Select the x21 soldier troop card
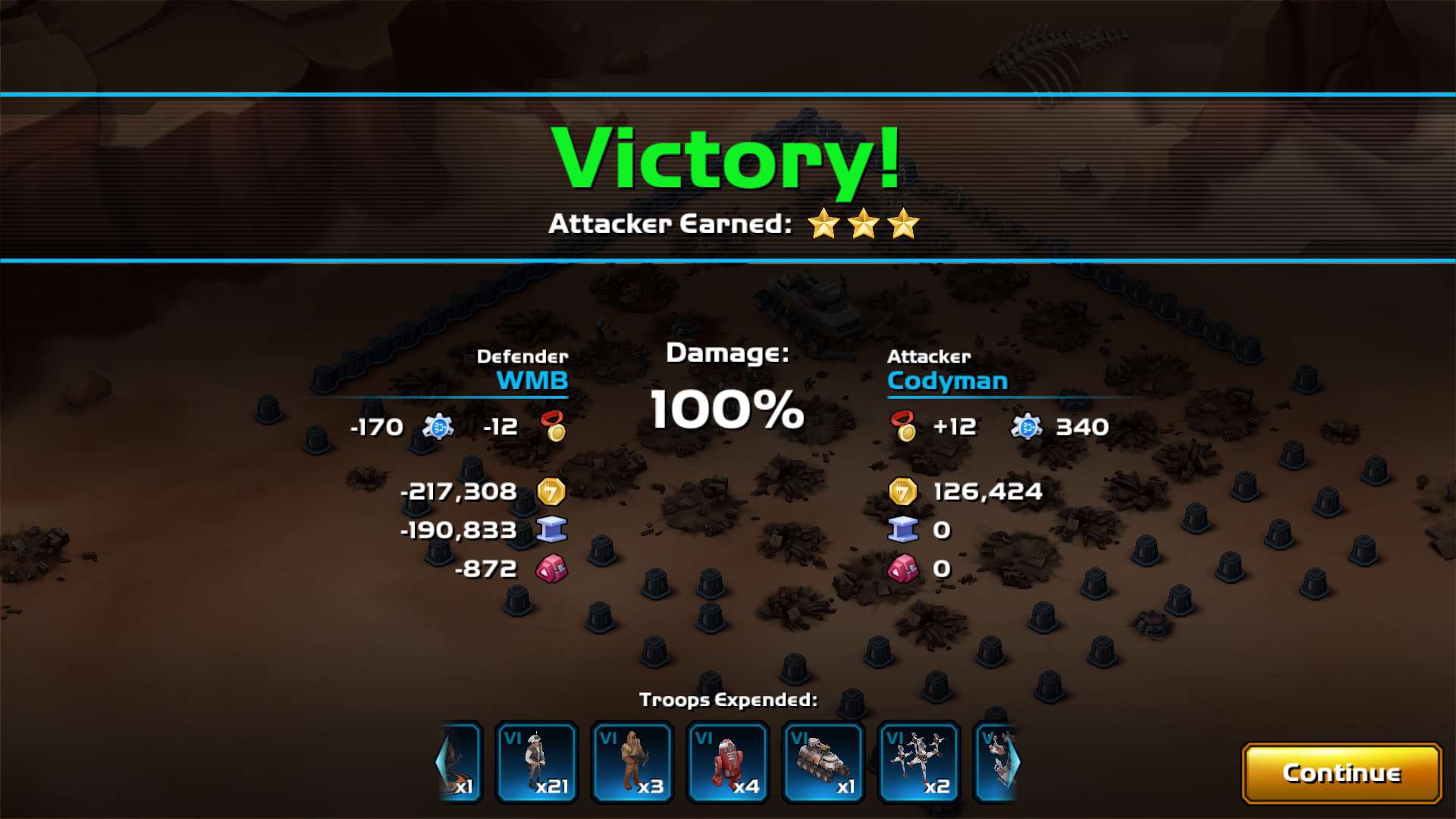Screen dimensions: 1456x819 click(x=537, y=761)
